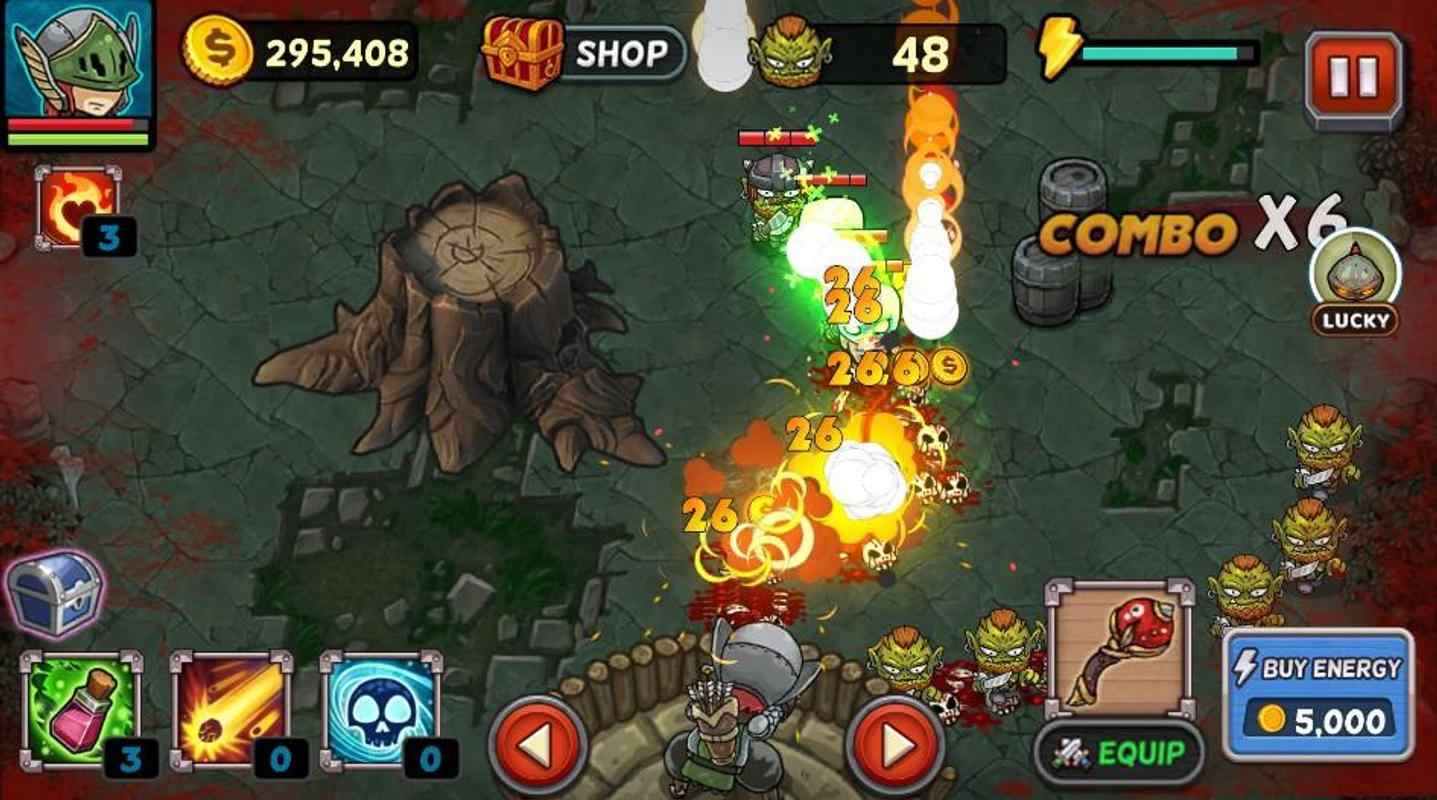This screenshot has width=1437, height=800.
Task: Open the purple treasure chest icon
Action: coord(55,593)
